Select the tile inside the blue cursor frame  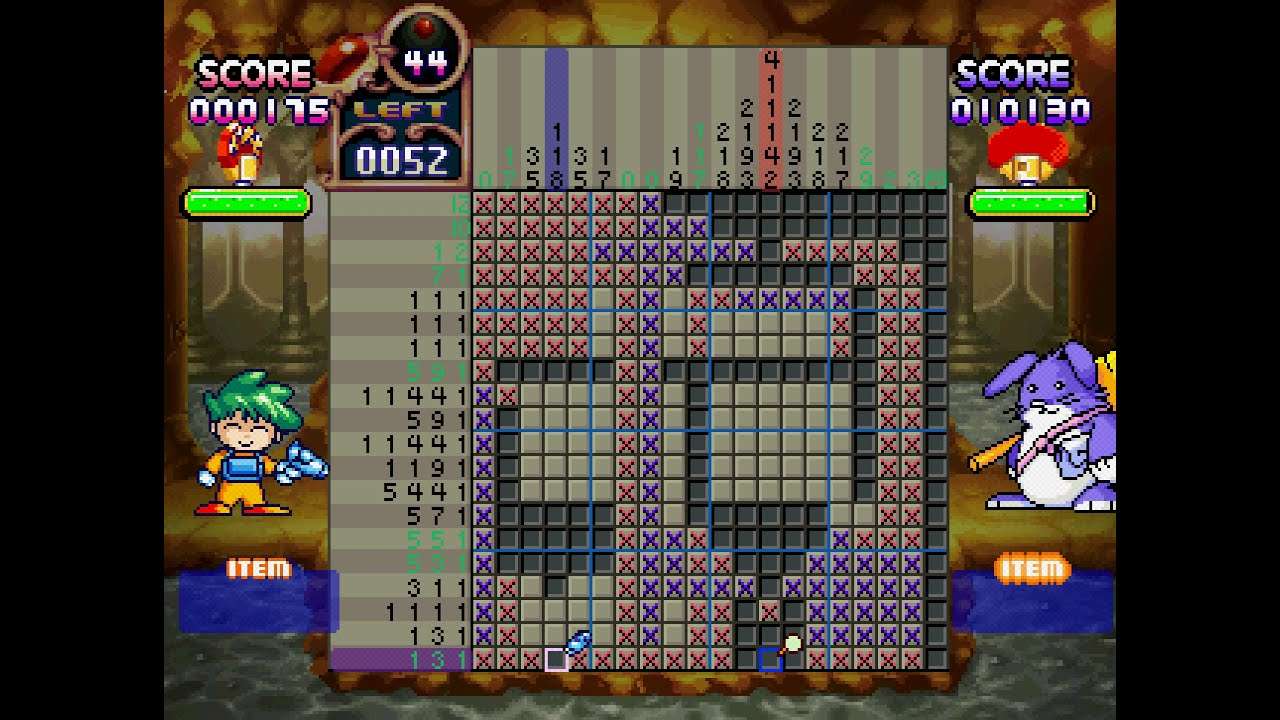point(769,659)
